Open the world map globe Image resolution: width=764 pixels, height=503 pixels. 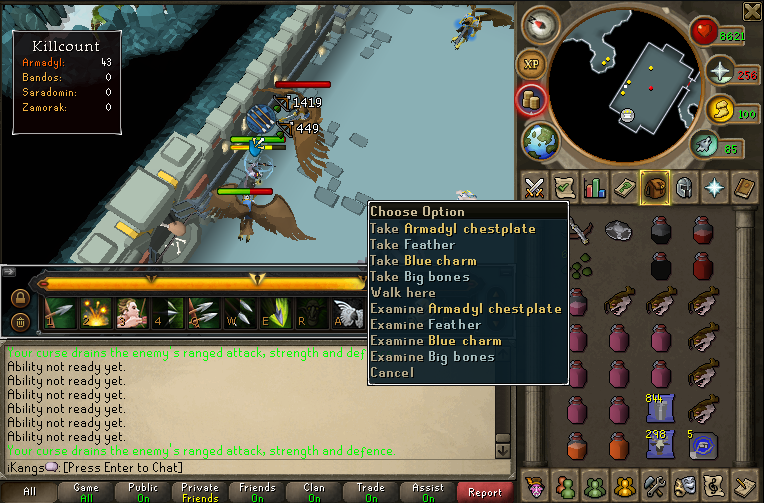pos(538,141)
